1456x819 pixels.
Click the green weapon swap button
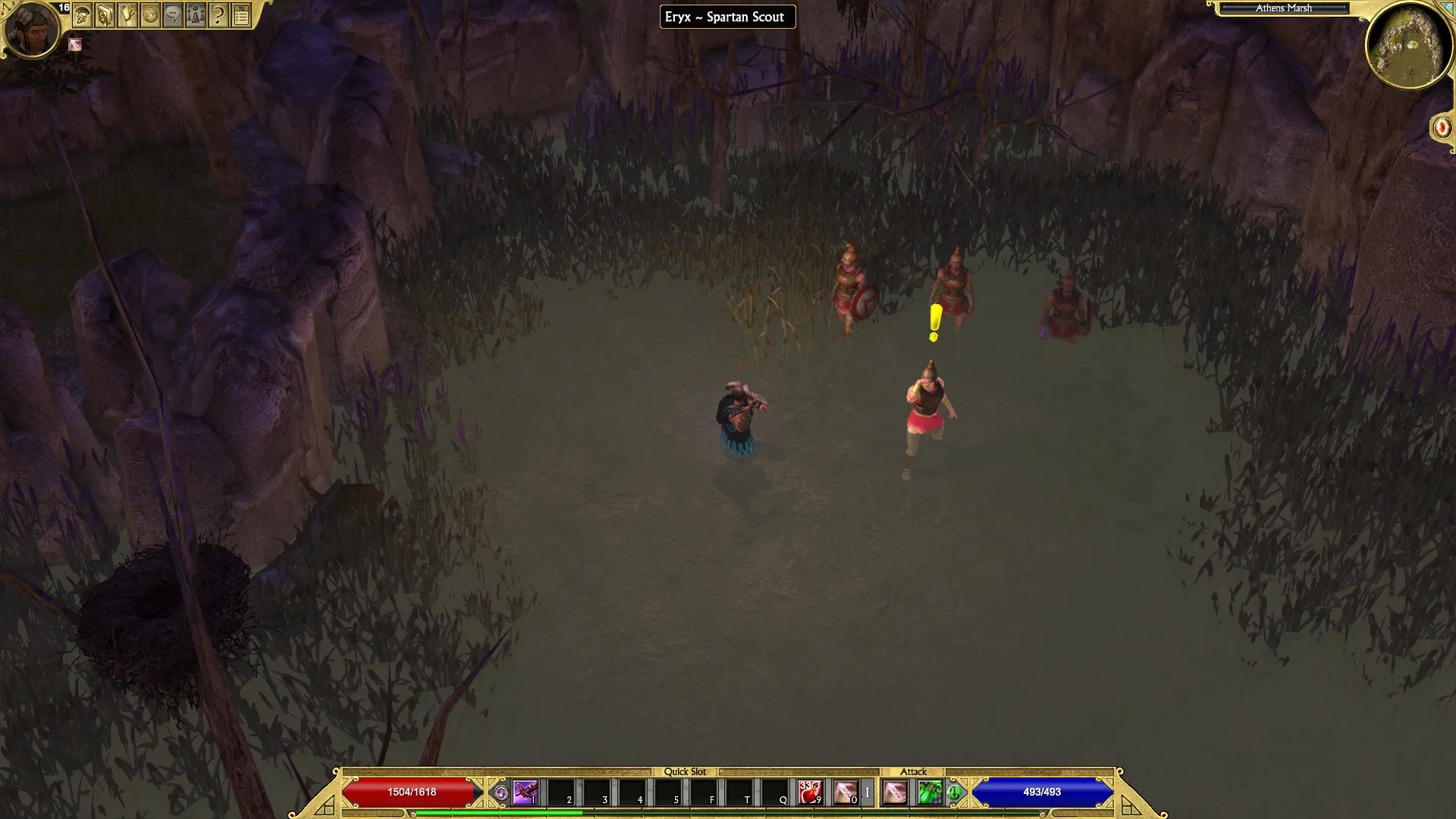click(x=954, y=793)
